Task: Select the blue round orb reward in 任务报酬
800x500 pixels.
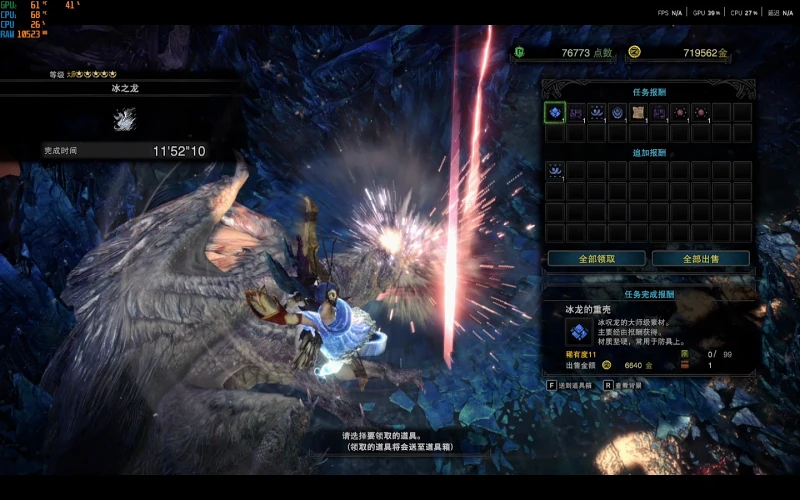Action: [618, 112]
